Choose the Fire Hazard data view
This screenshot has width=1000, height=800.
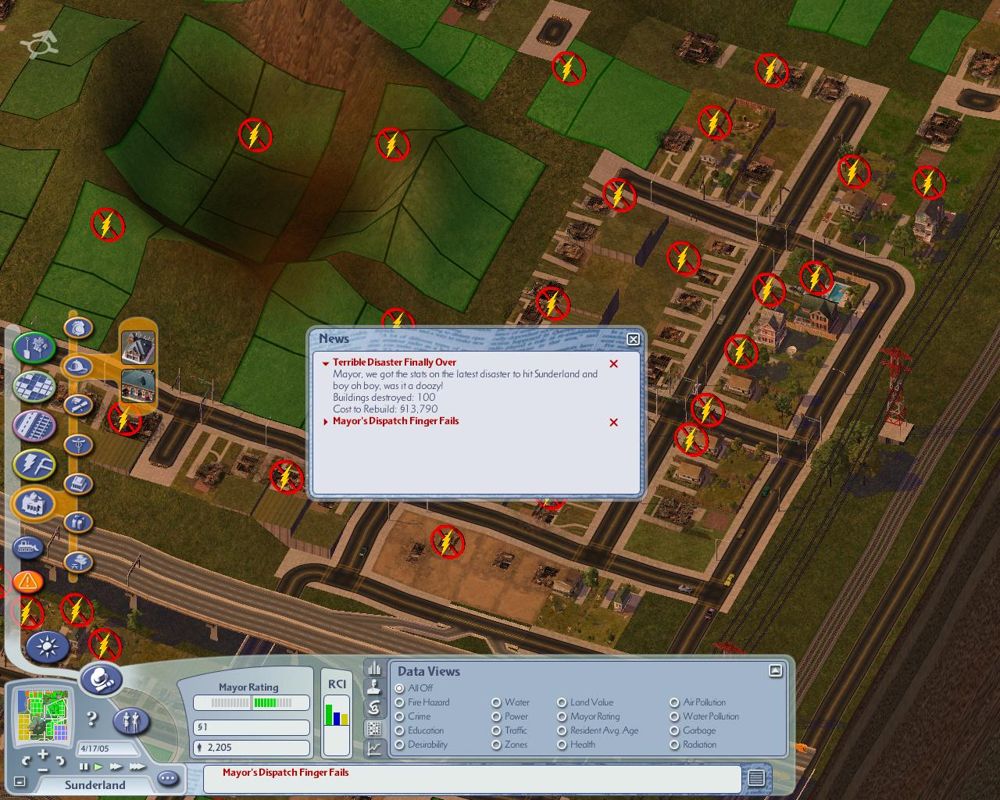[x=400, y=703]
